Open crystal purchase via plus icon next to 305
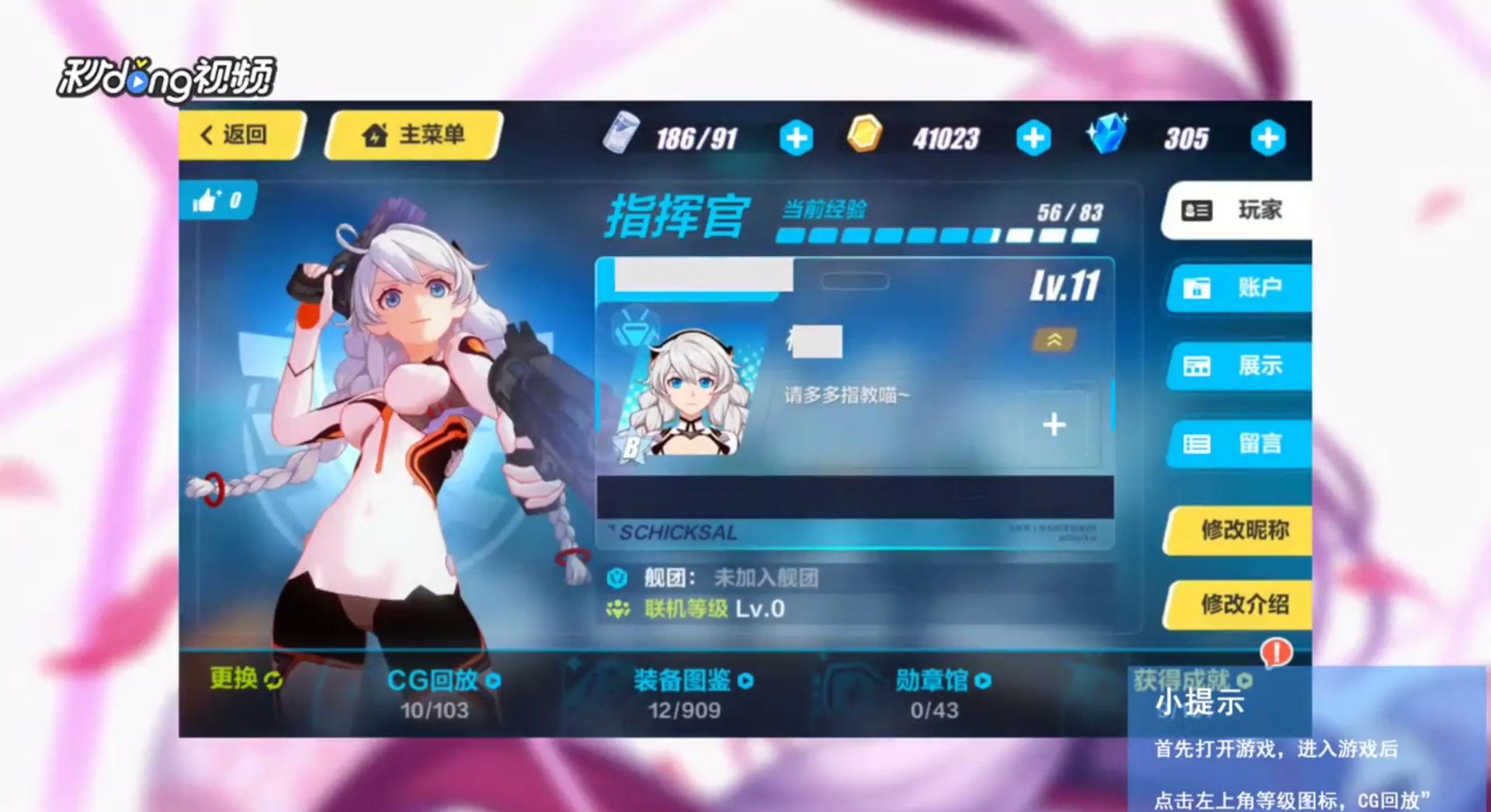This screenshot has height=812, width=1491. 1267,137
